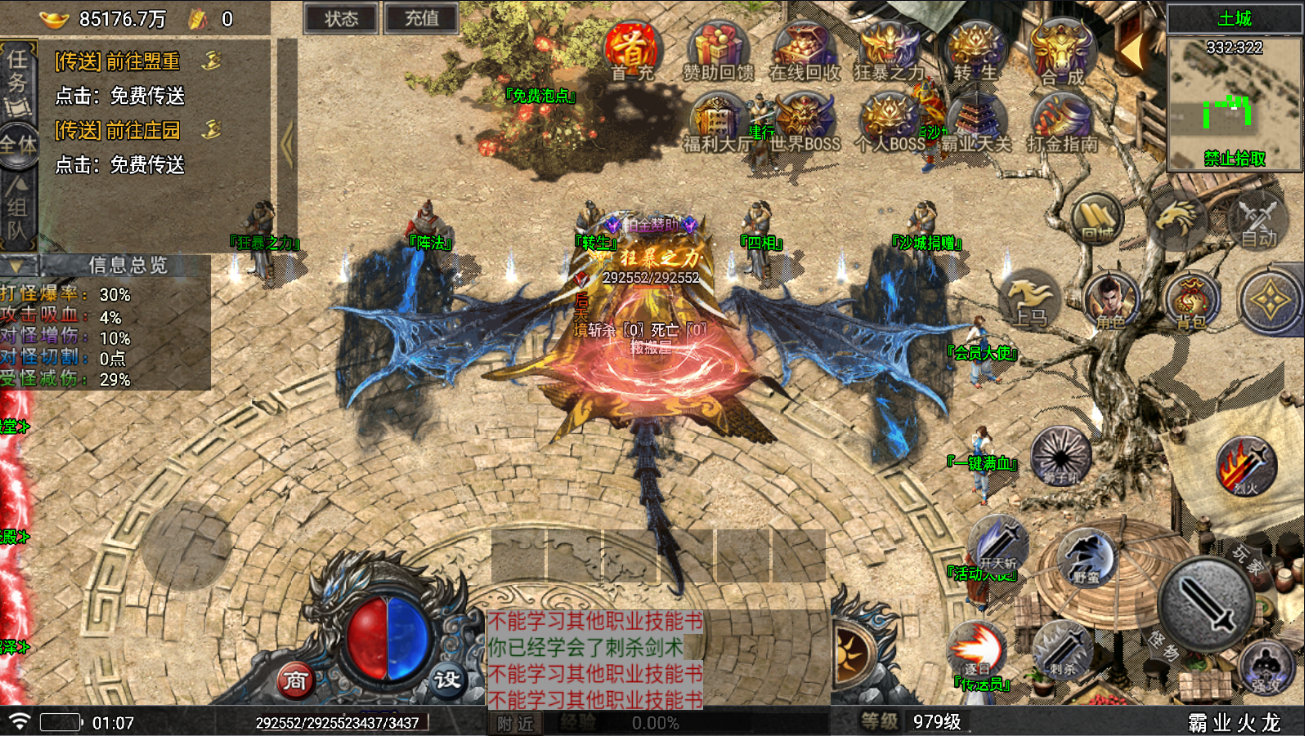Open the 首充 first-recharge icon

pyautogui.click(x=632, y=48)
